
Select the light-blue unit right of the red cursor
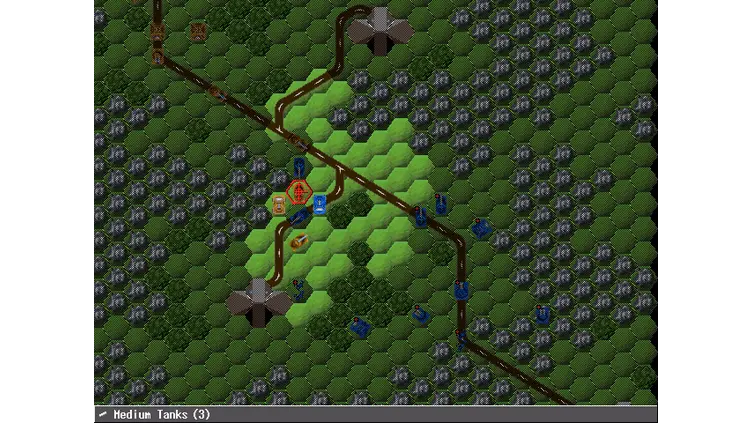[x=319, y=206]
